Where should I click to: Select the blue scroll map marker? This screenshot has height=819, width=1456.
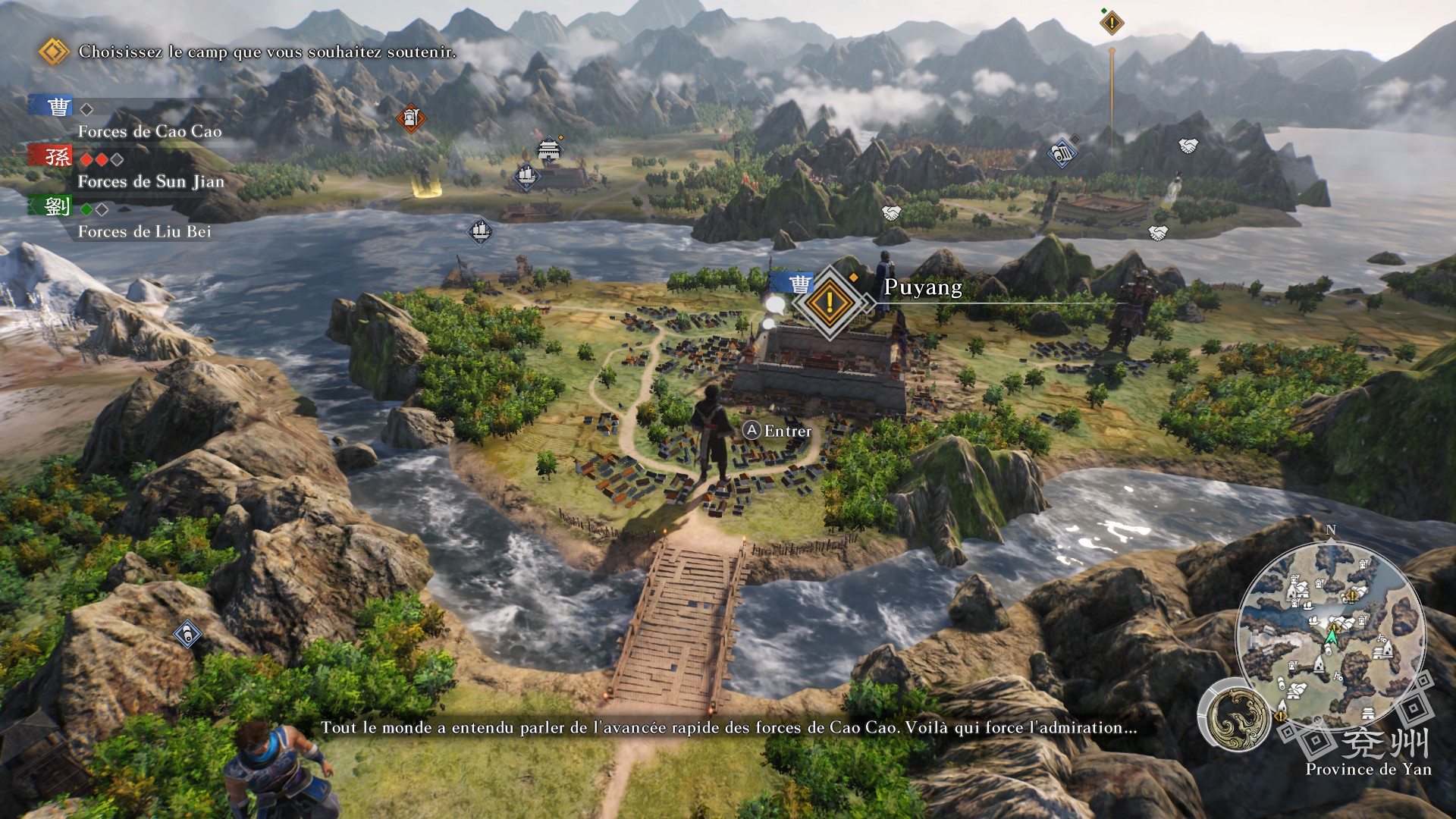[x=1062, y=154]
